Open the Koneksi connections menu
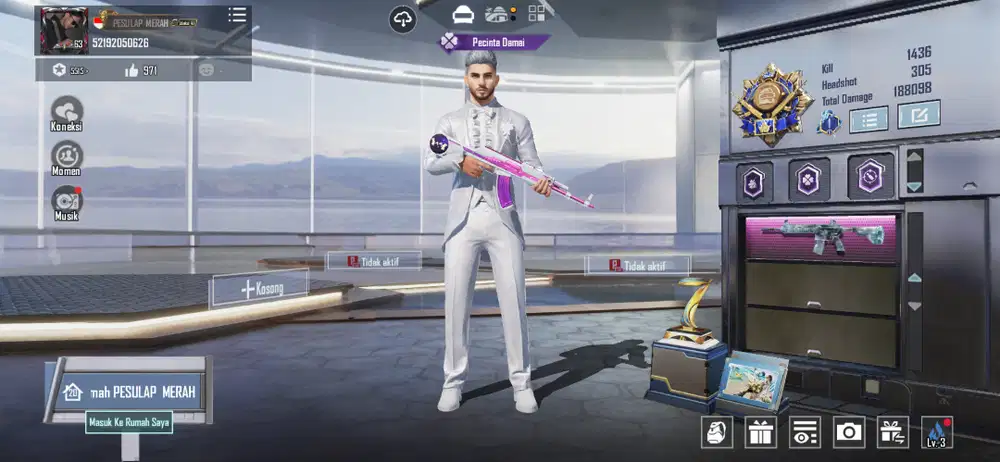 coord(67,111)
